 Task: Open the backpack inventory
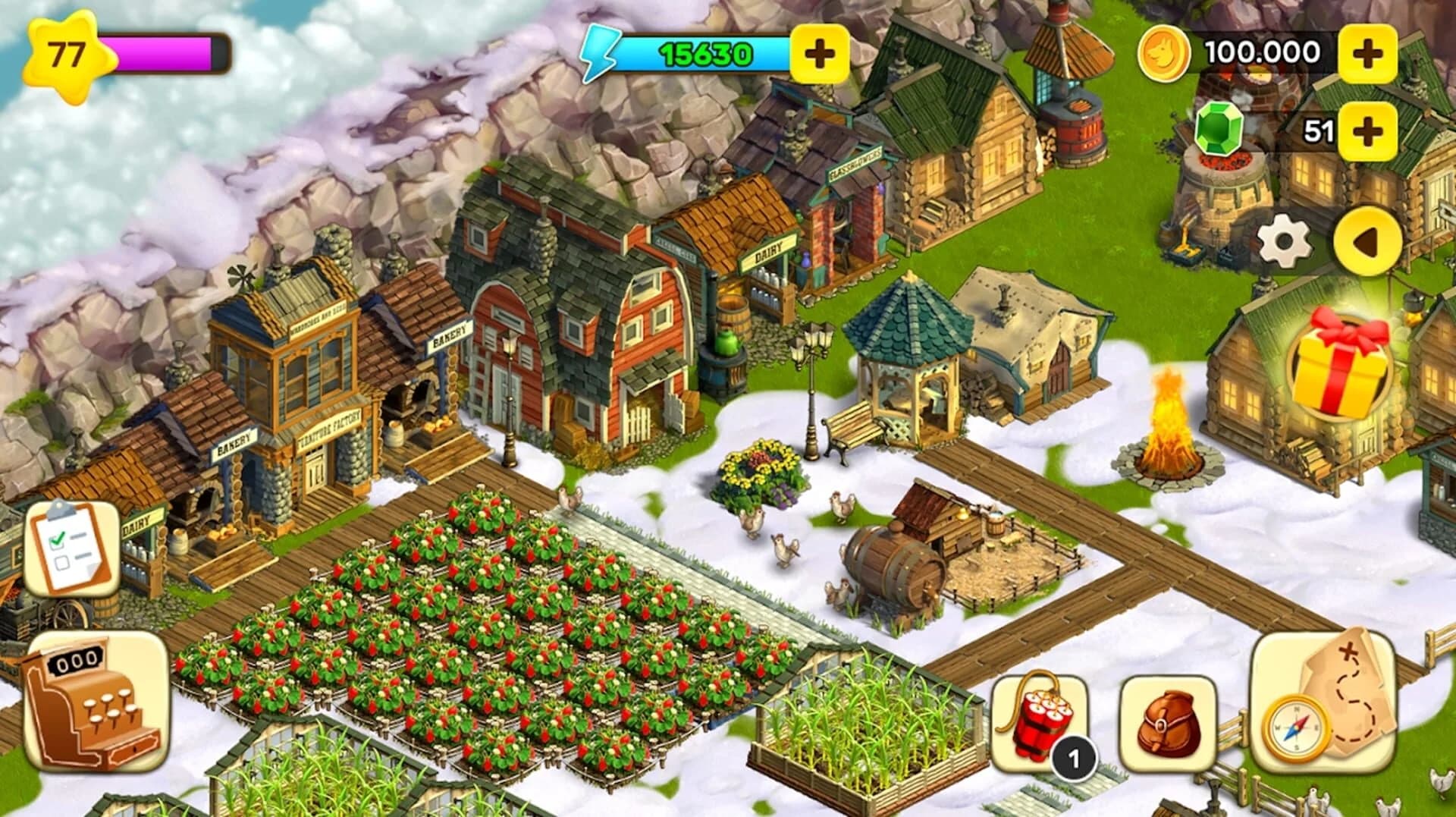coord(1172,724)
